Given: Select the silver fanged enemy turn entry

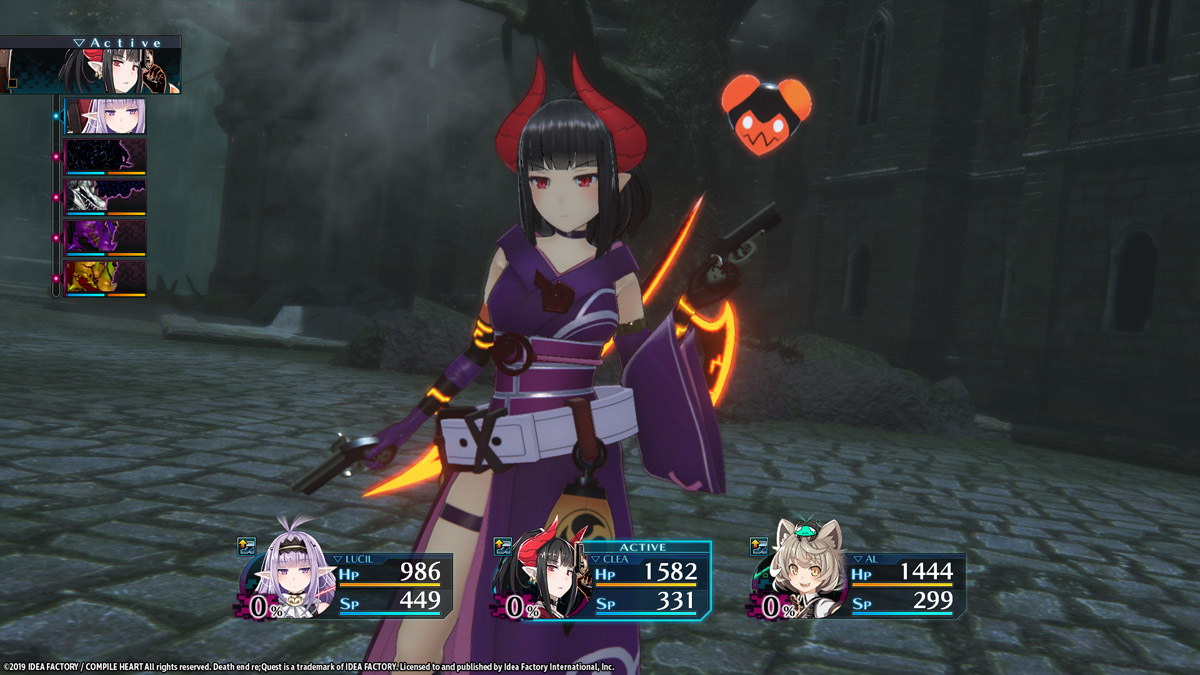Looking at the screenshot, I should [105, 197].
